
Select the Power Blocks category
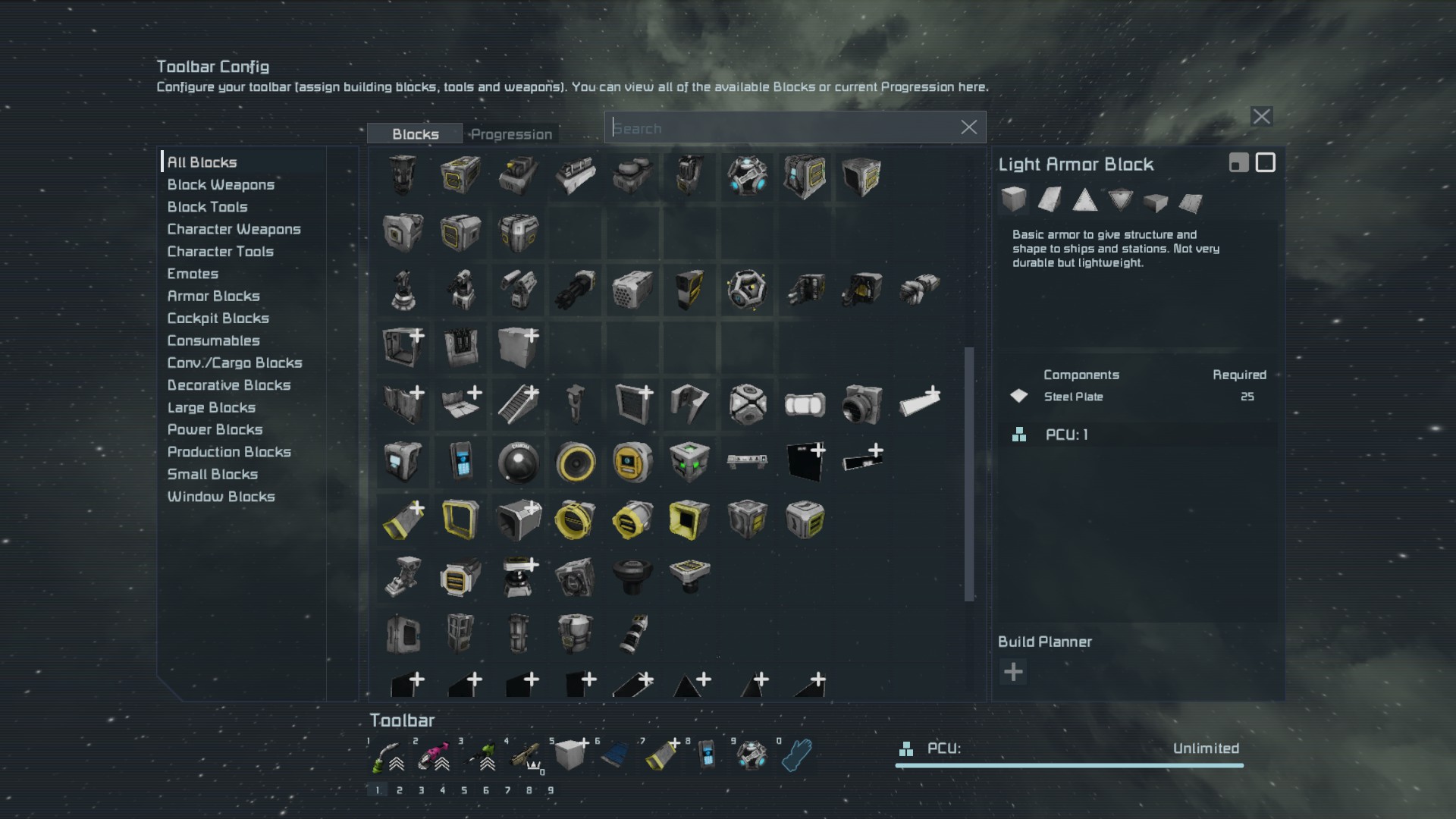click(x=215, y=429)
